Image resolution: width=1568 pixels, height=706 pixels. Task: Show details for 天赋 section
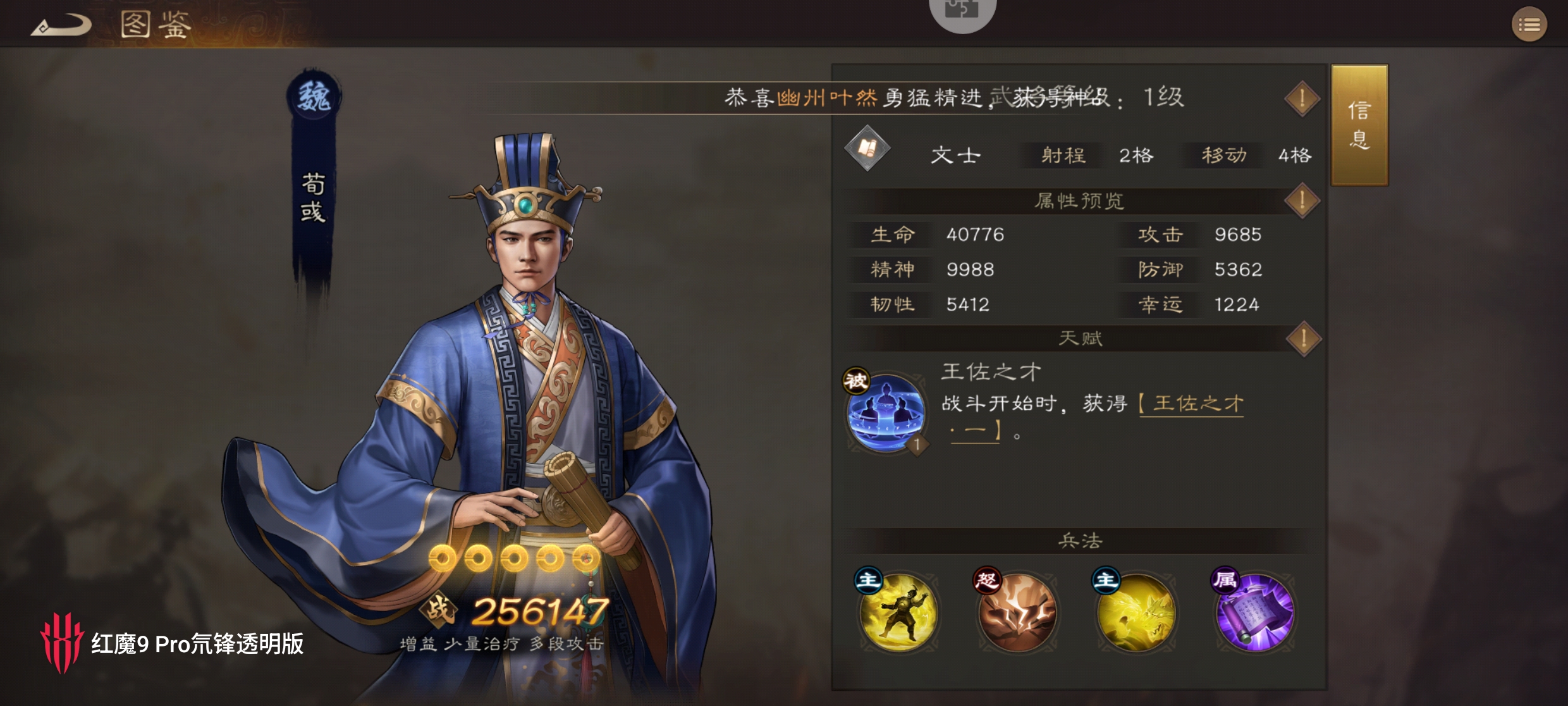pyautogui.click(x=1303, y=338)
